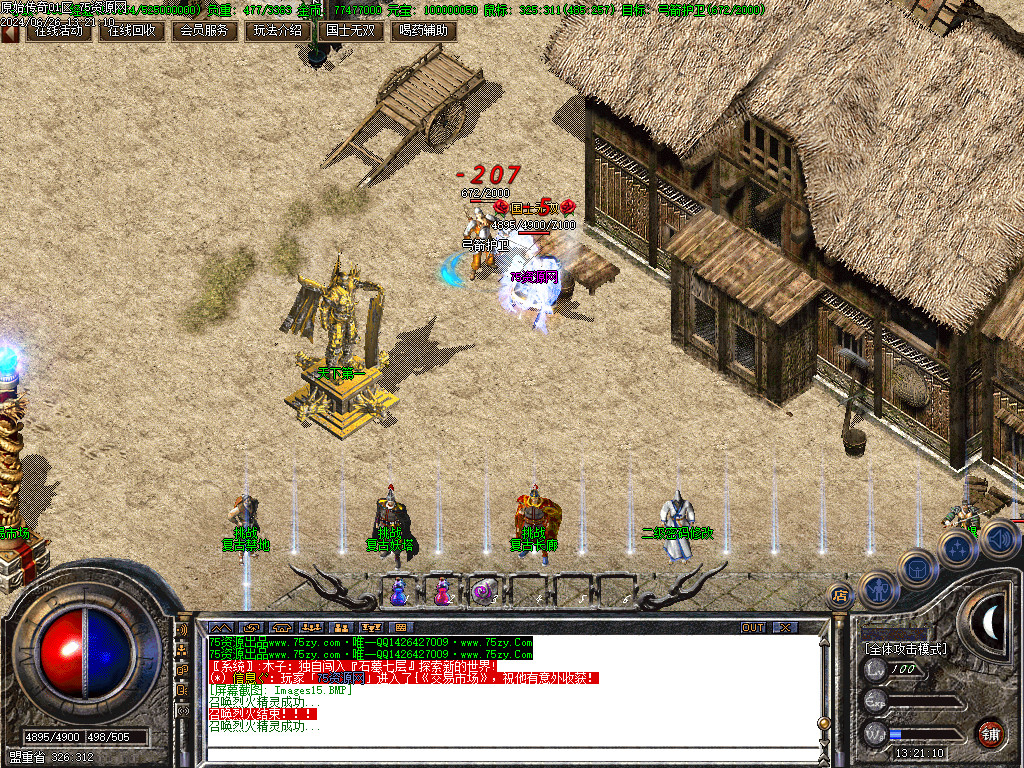Image resolution: width=1024 pixels, height=768 pixels.
Task: Open the character equipment round button
Action: [877, 588]
